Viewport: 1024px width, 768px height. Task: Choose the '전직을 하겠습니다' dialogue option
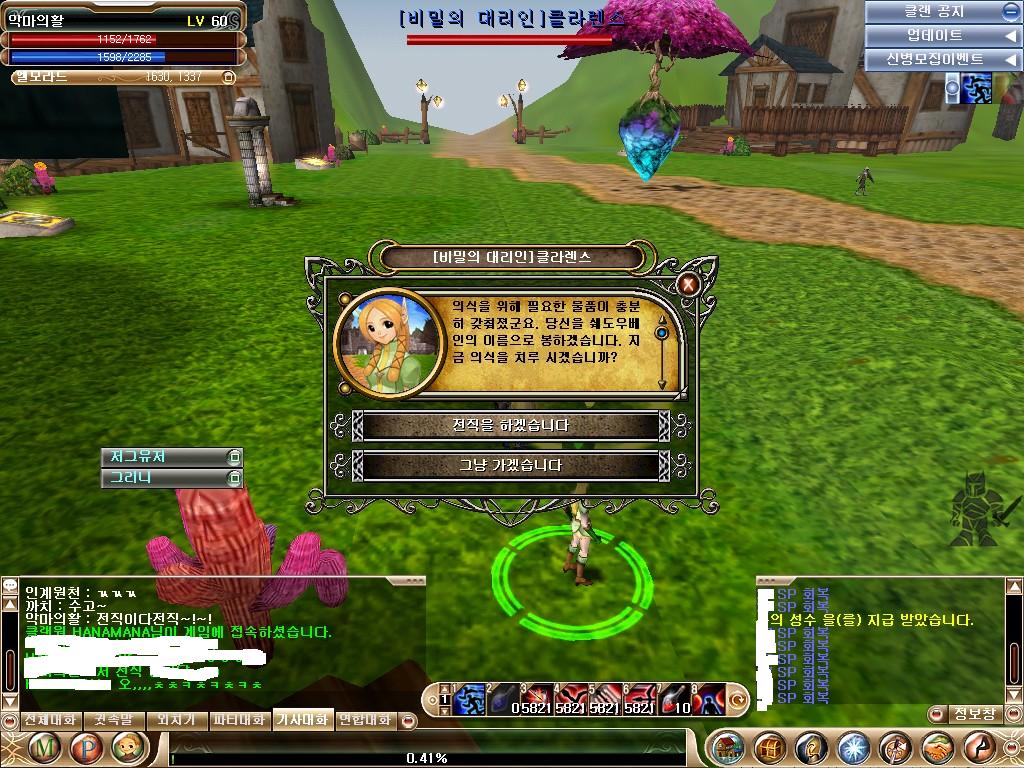(x=510, y=426)
